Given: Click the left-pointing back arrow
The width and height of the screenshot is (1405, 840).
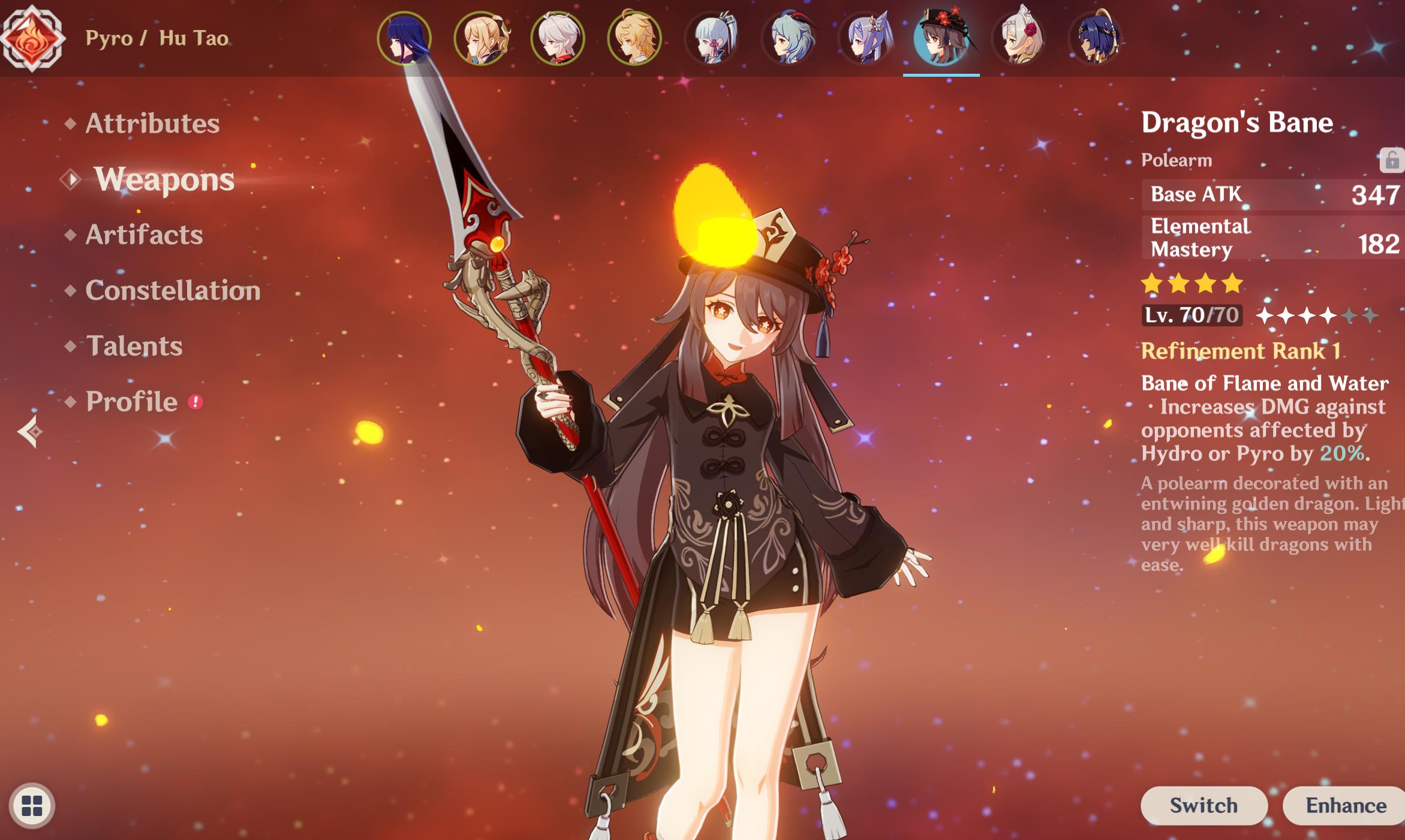Looking at the screenshot, I should 30,431.
